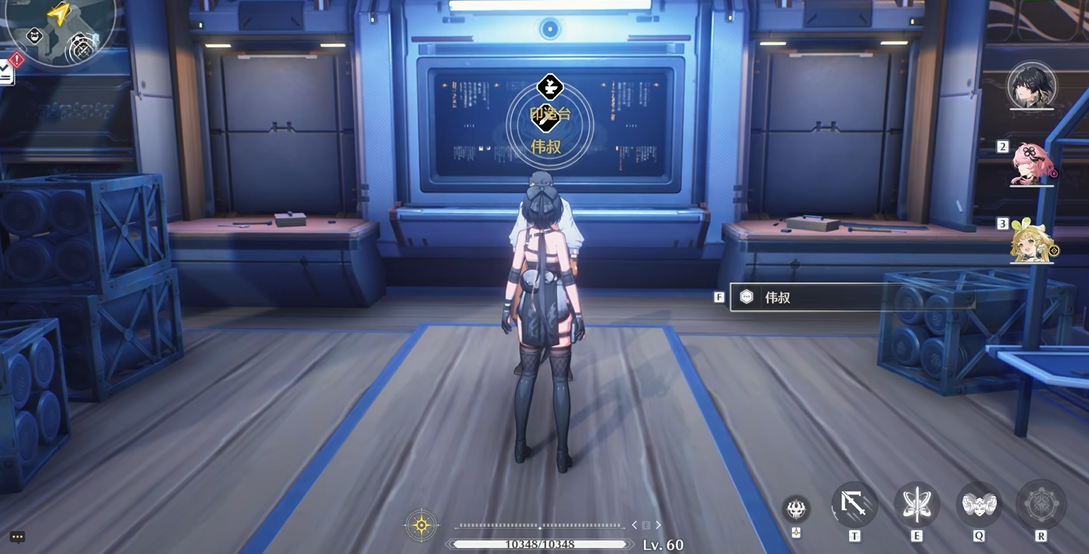The width and height of the screenshot is (1089, 554).
Task: Click the golden compass star icon
Action: (422, 524)
